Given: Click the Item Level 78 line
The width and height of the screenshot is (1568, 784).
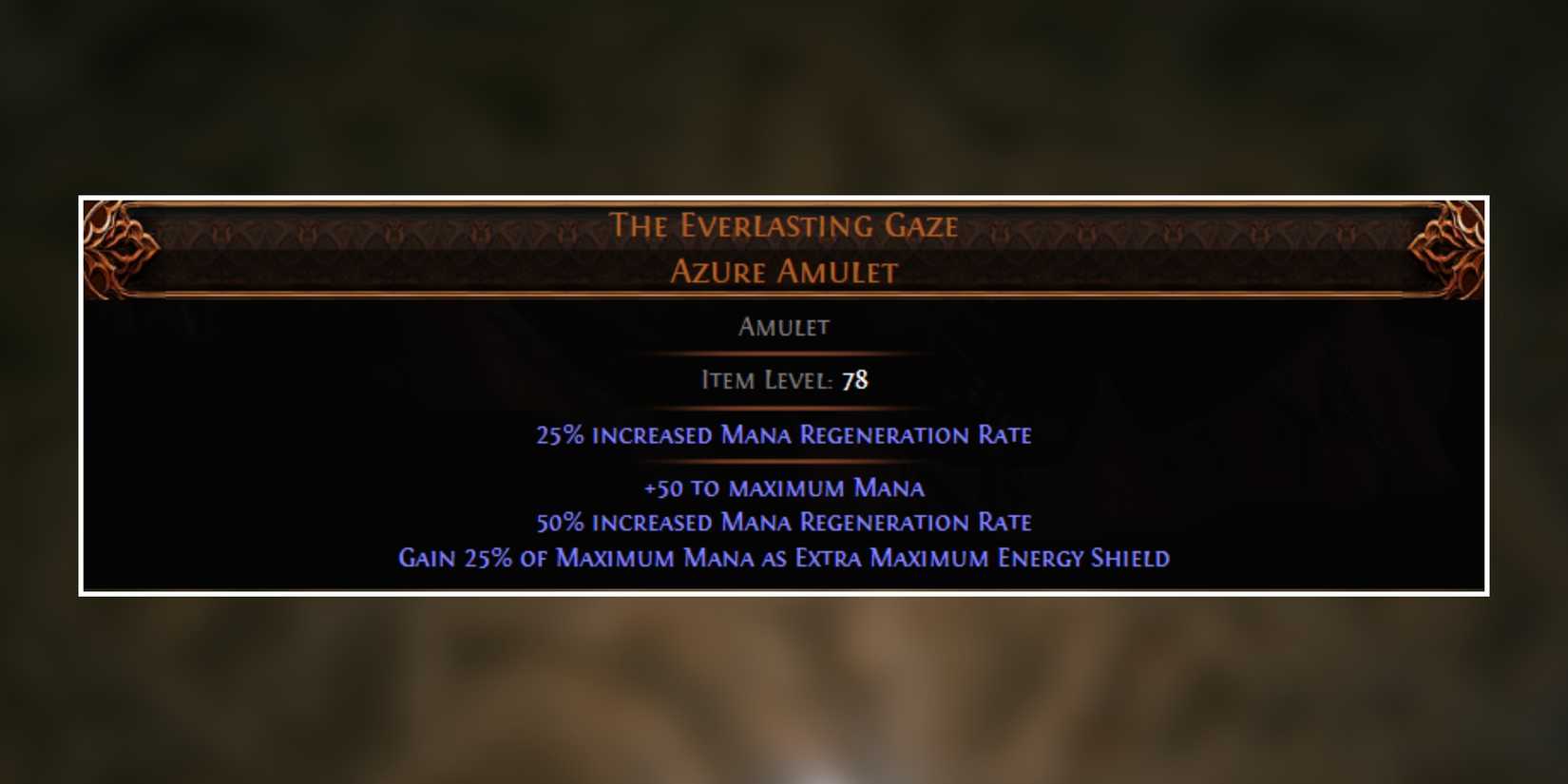Looking at the screenshot, I should tap(785, 379).
